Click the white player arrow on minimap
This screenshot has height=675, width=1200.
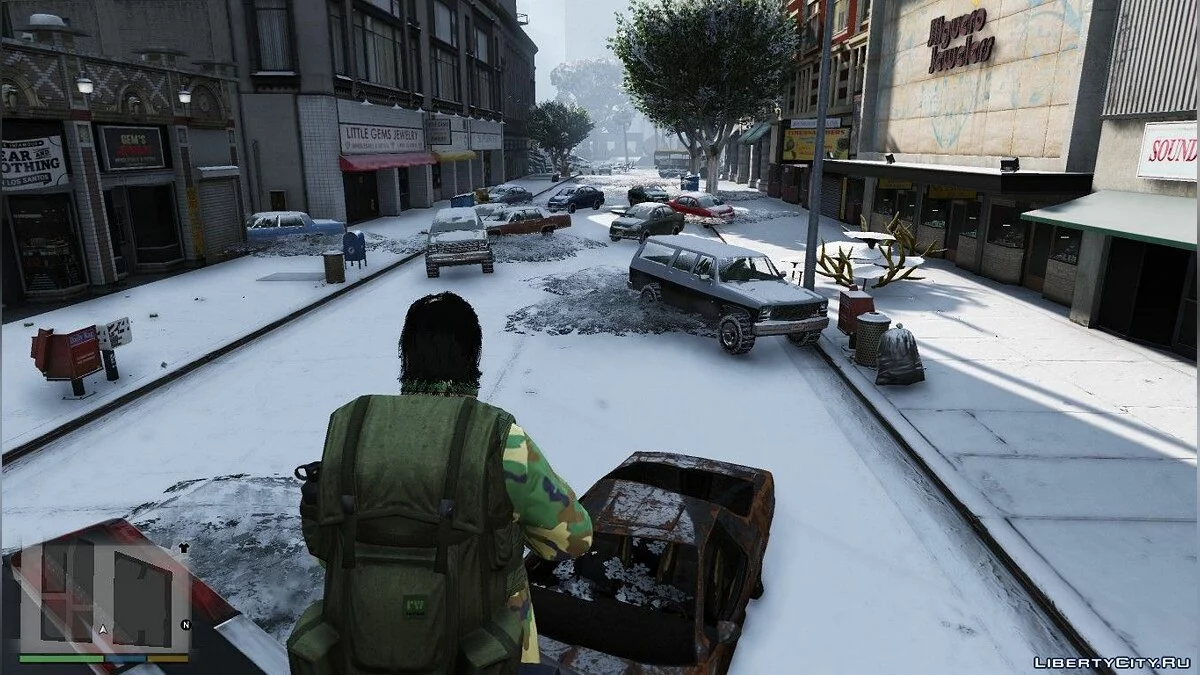(x=101, y=630)
